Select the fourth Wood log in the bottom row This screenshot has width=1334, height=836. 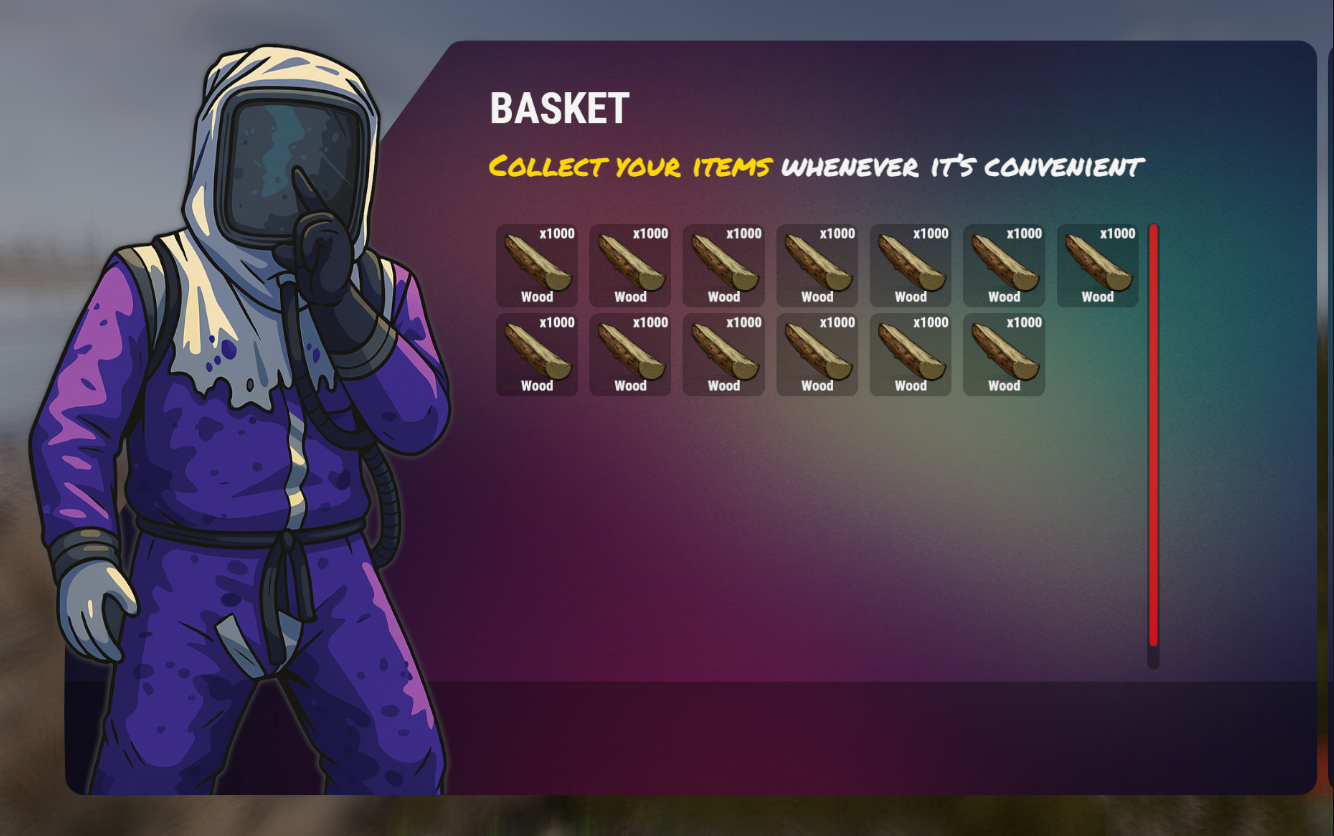pyautogui.click(x=817, y=353)
